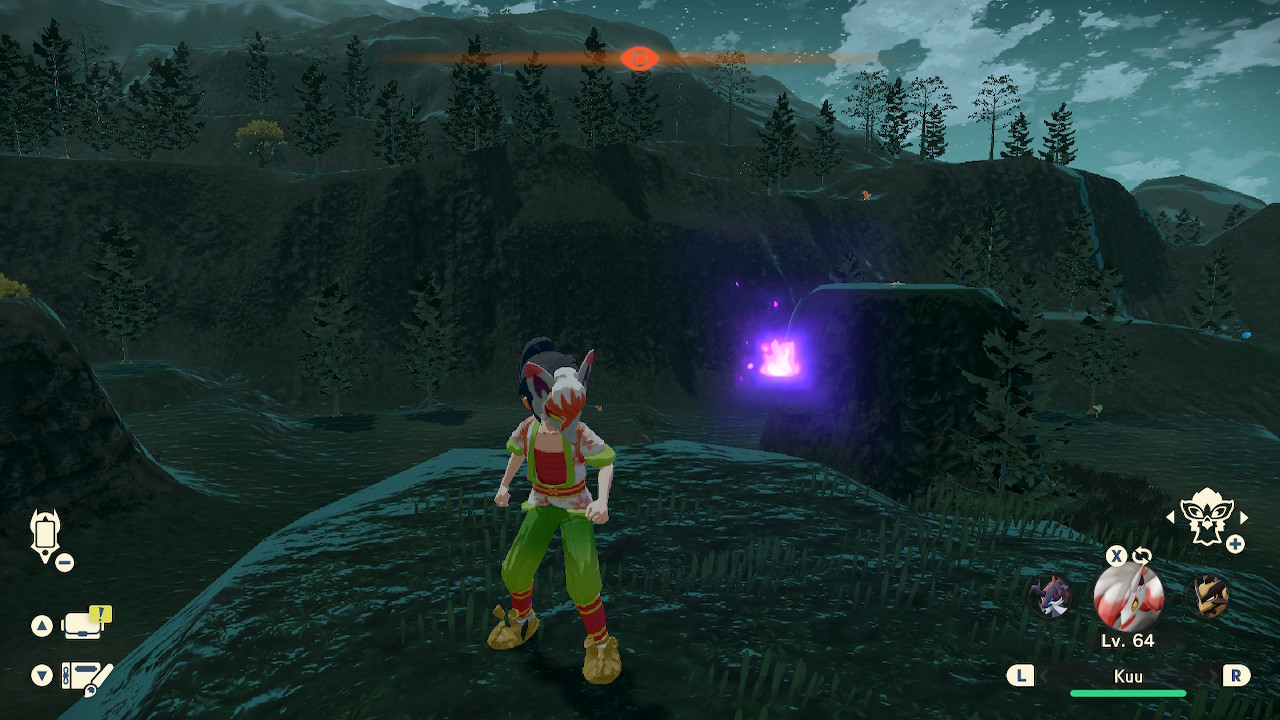The width and height of the screenshot is (1280, 720).
Task: Toggle the swap arrows above Kuu's portrait
Action: coord(1141,556)
